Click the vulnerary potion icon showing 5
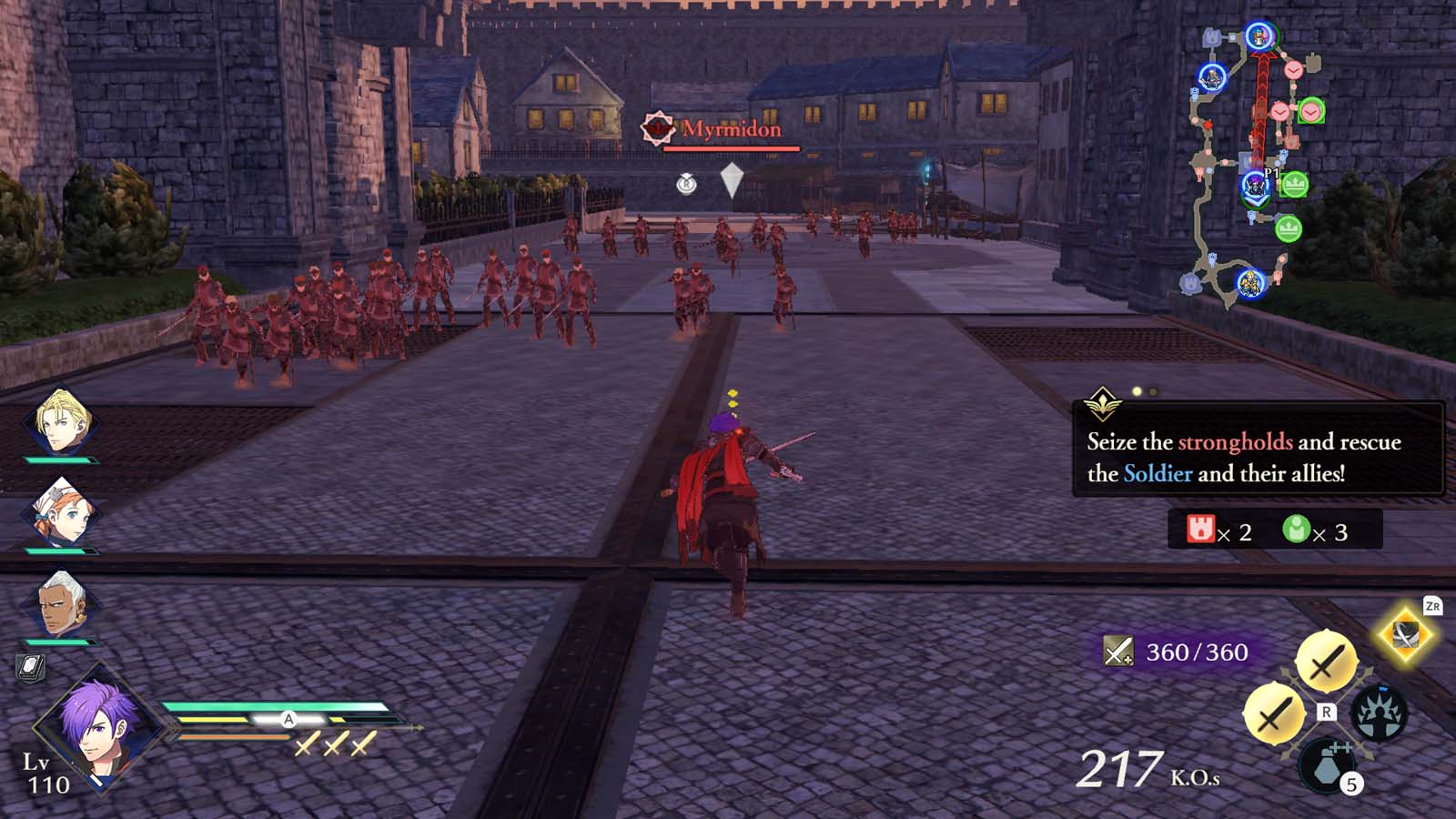Viewport: 1456px width, 819px height. (1326, 764)
